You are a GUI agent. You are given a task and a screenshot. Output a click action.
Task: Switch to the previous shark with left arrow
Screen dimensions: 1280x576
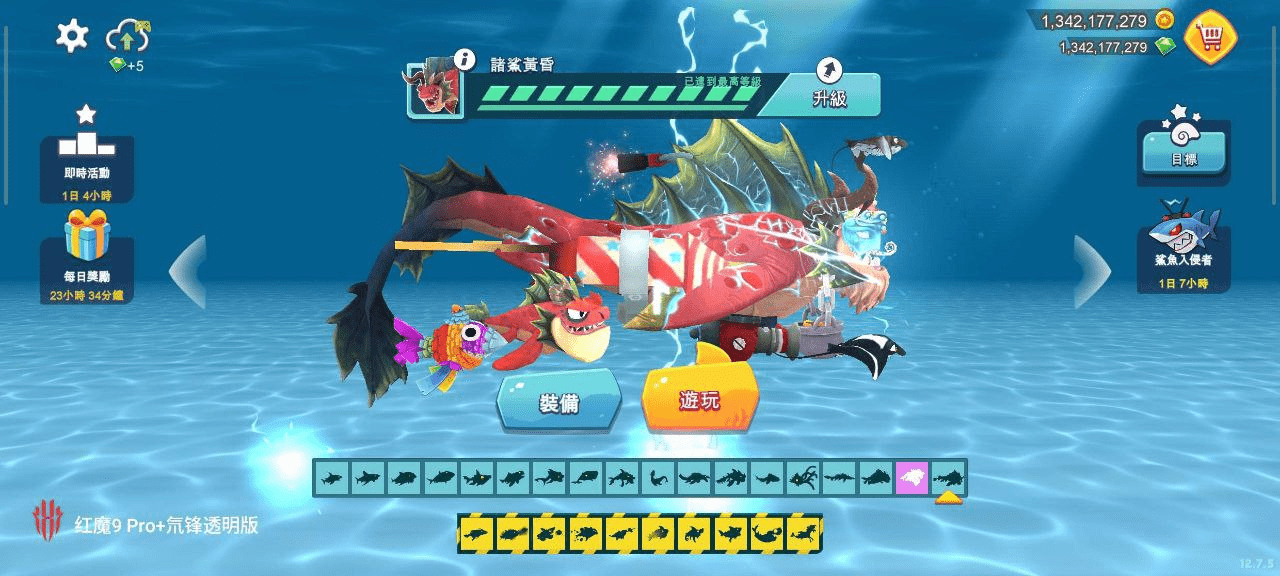[187, 271]
